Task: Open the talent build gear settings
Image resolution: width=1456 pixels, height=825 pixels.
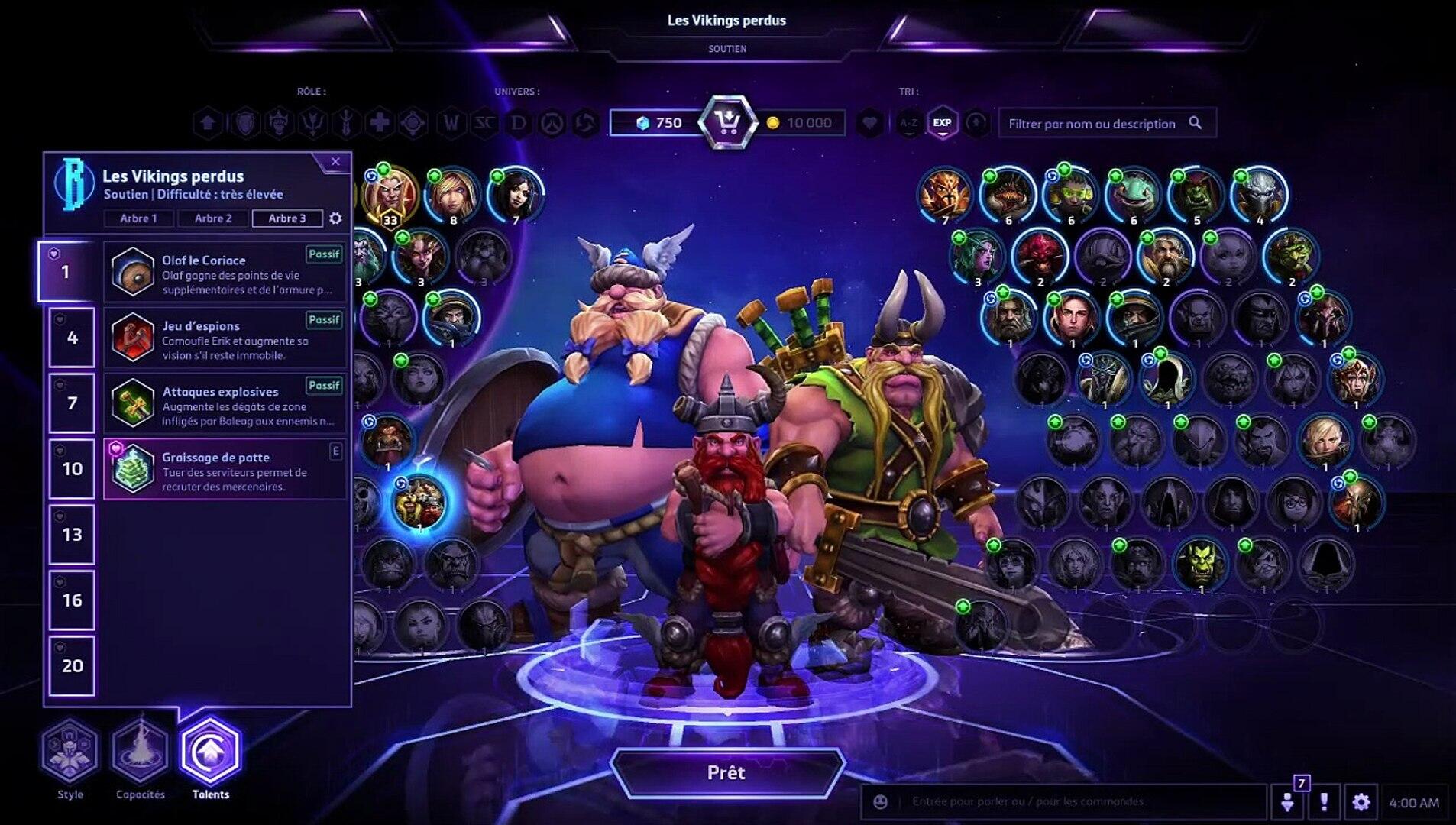Action: pos(335,218)
